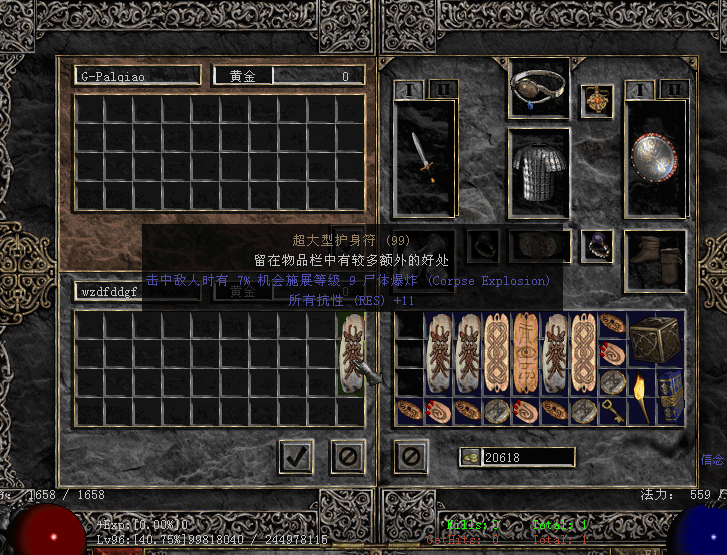Pick the ring with the purple gem
This screenshot has width=727, height=555.
(597, 245)
